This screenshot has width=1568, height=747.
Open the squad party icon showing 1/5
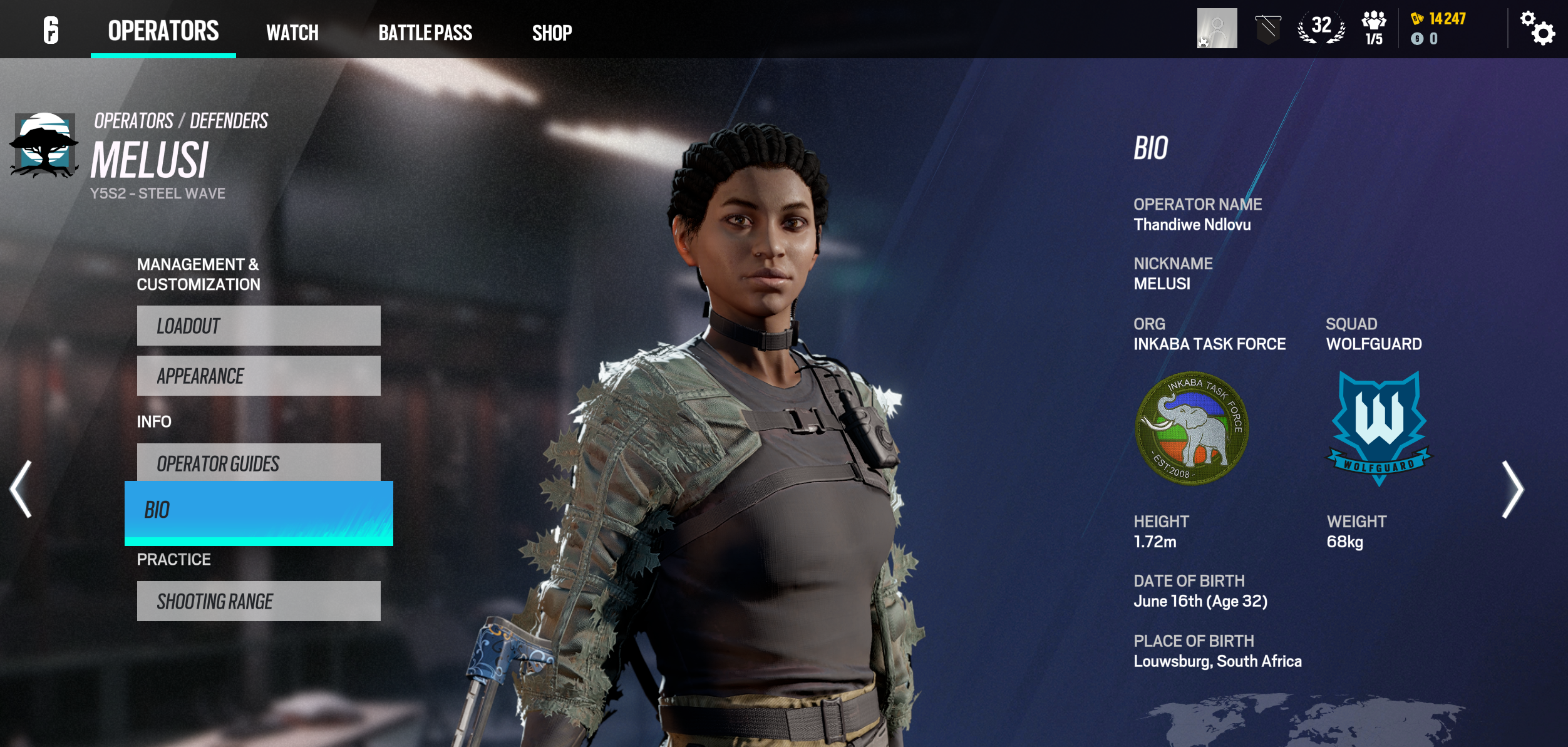(x=1374, y=29)
